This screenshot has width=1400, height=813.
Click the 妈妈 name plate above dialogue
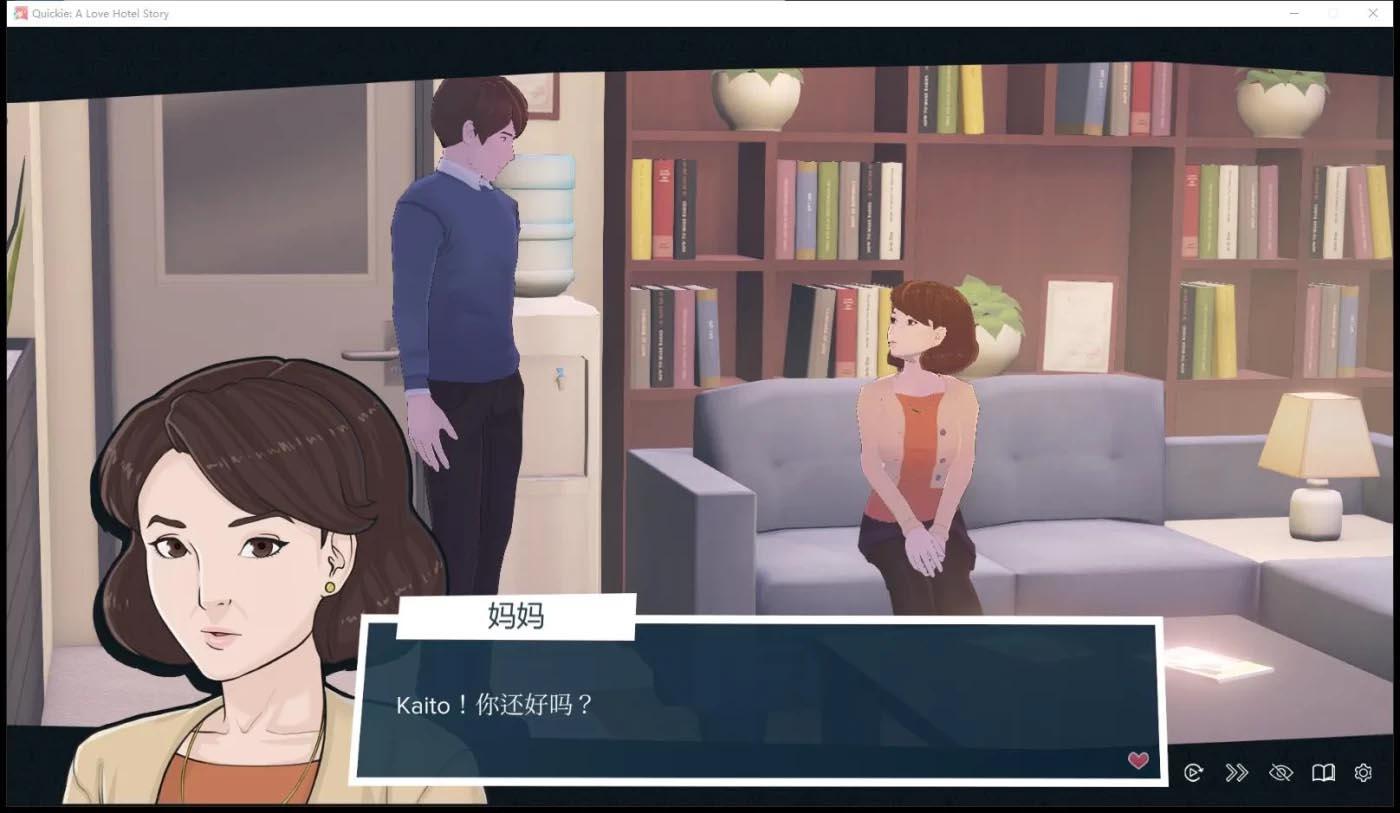[516, 616]
